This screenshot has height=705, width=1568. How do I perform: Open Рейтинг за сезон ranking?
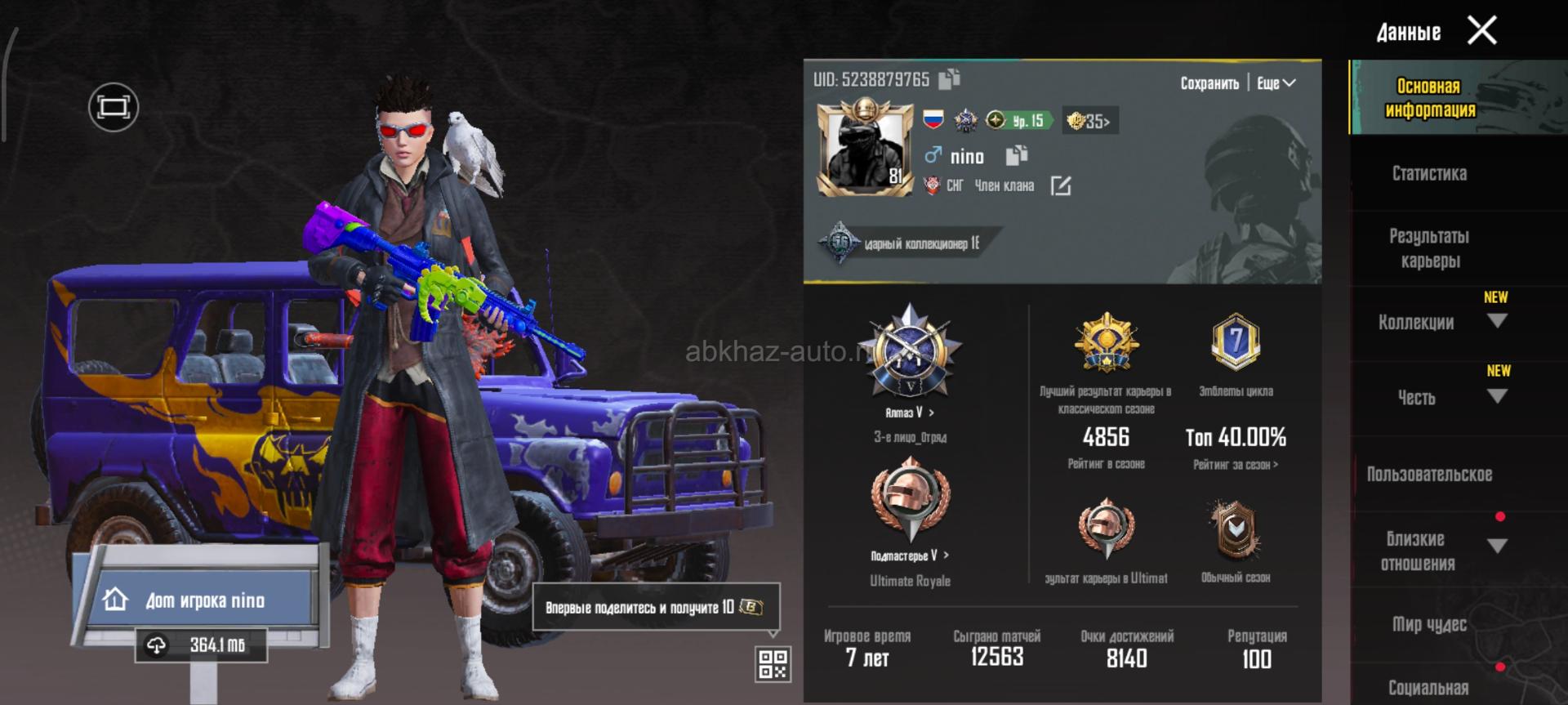click(1236, 465)
